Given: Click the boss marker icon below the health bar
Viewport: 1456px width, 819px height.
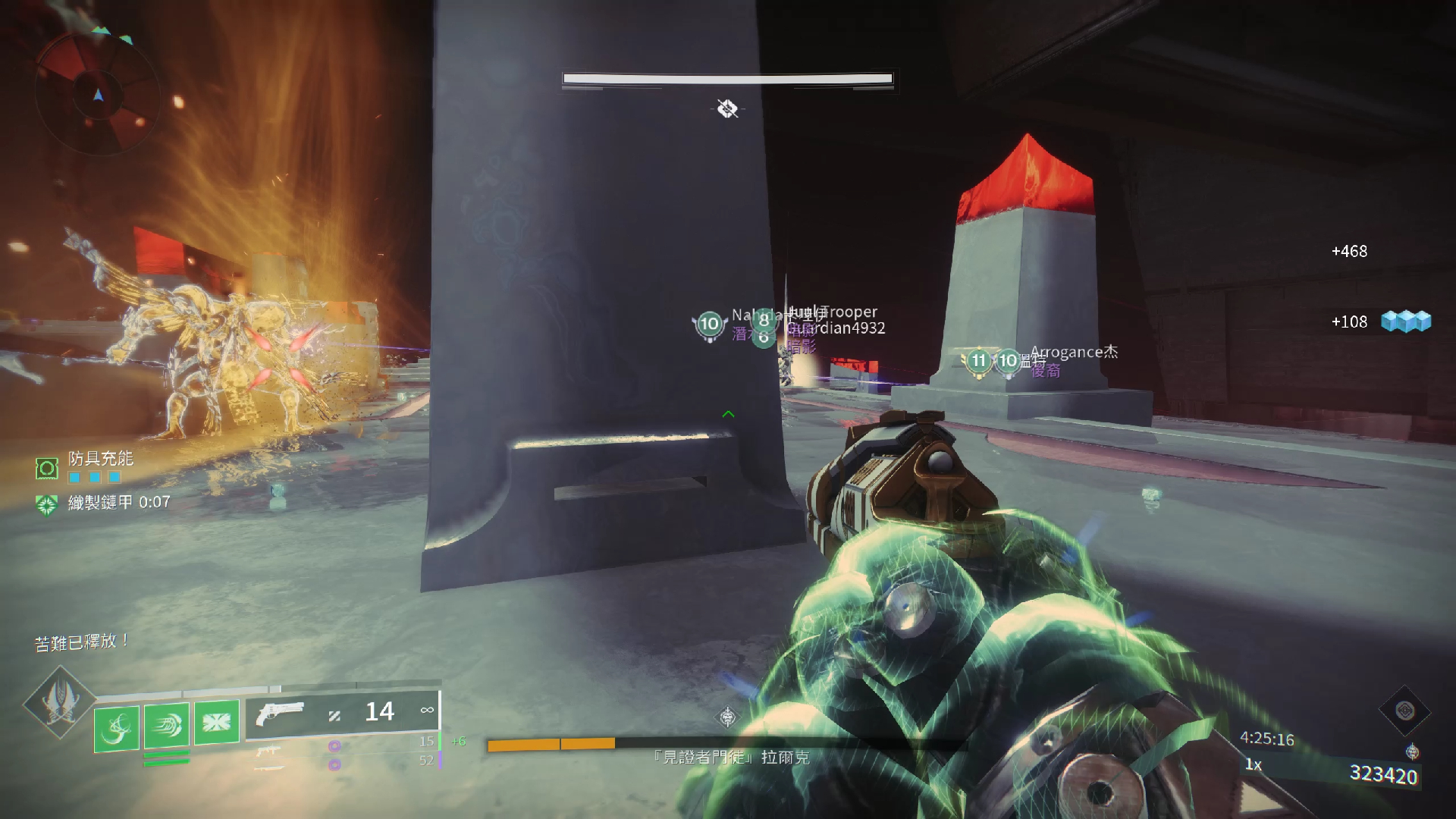Looking at the screenshot, I should [x=727, y=109].
